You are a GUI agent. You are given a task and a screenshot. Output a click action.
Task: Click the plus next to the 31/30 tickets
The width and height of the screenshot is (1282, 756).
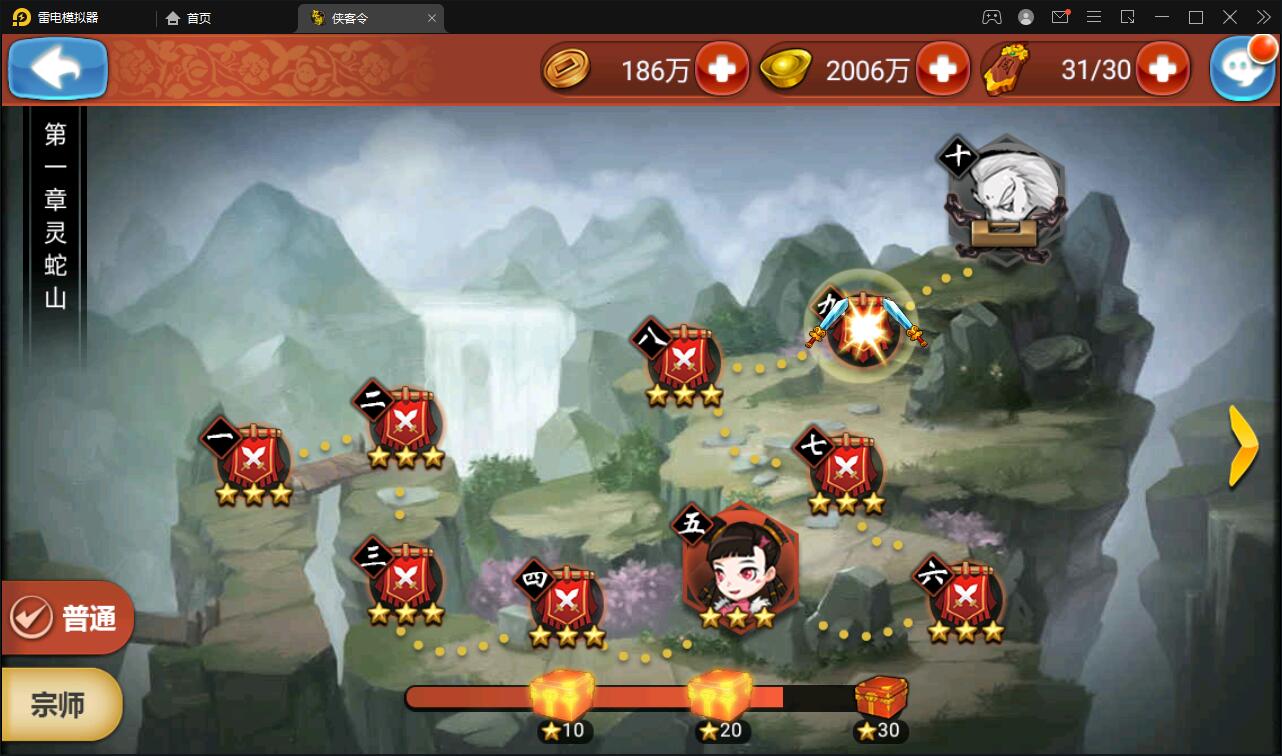1162,68
